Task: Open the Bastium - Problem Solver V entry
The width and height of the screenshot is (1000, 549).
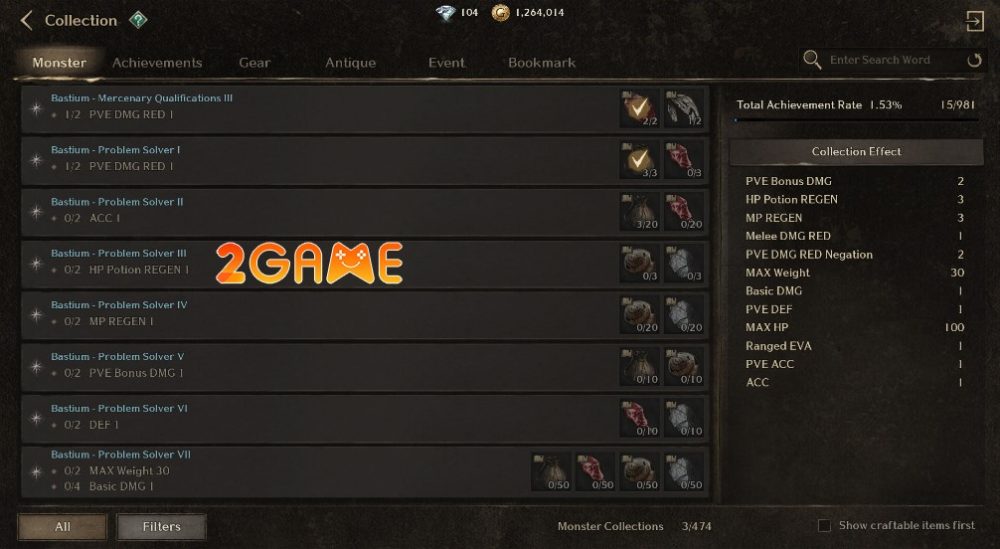Action: [x=300, y=365]
